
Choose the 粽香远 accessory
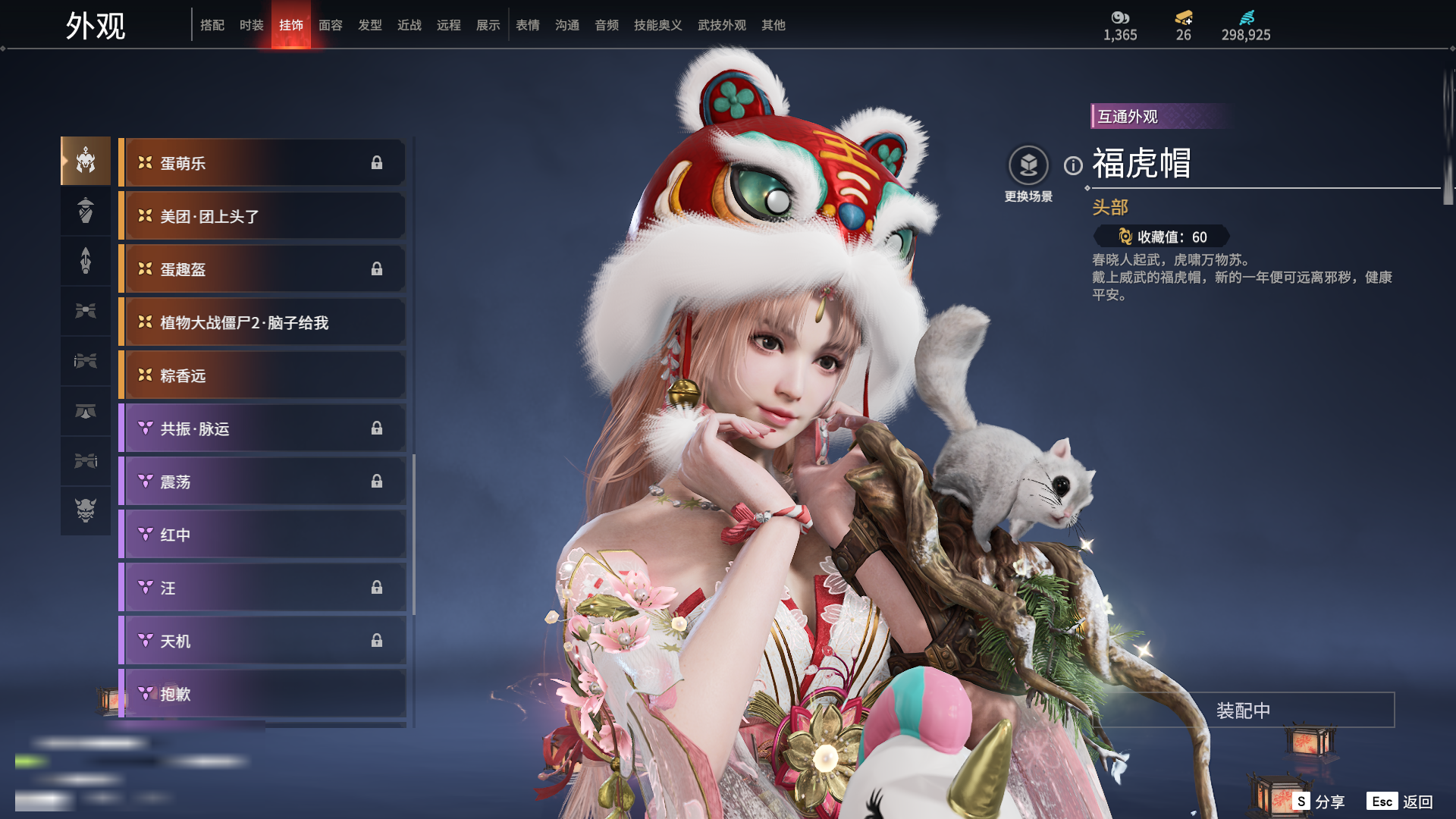262,375
